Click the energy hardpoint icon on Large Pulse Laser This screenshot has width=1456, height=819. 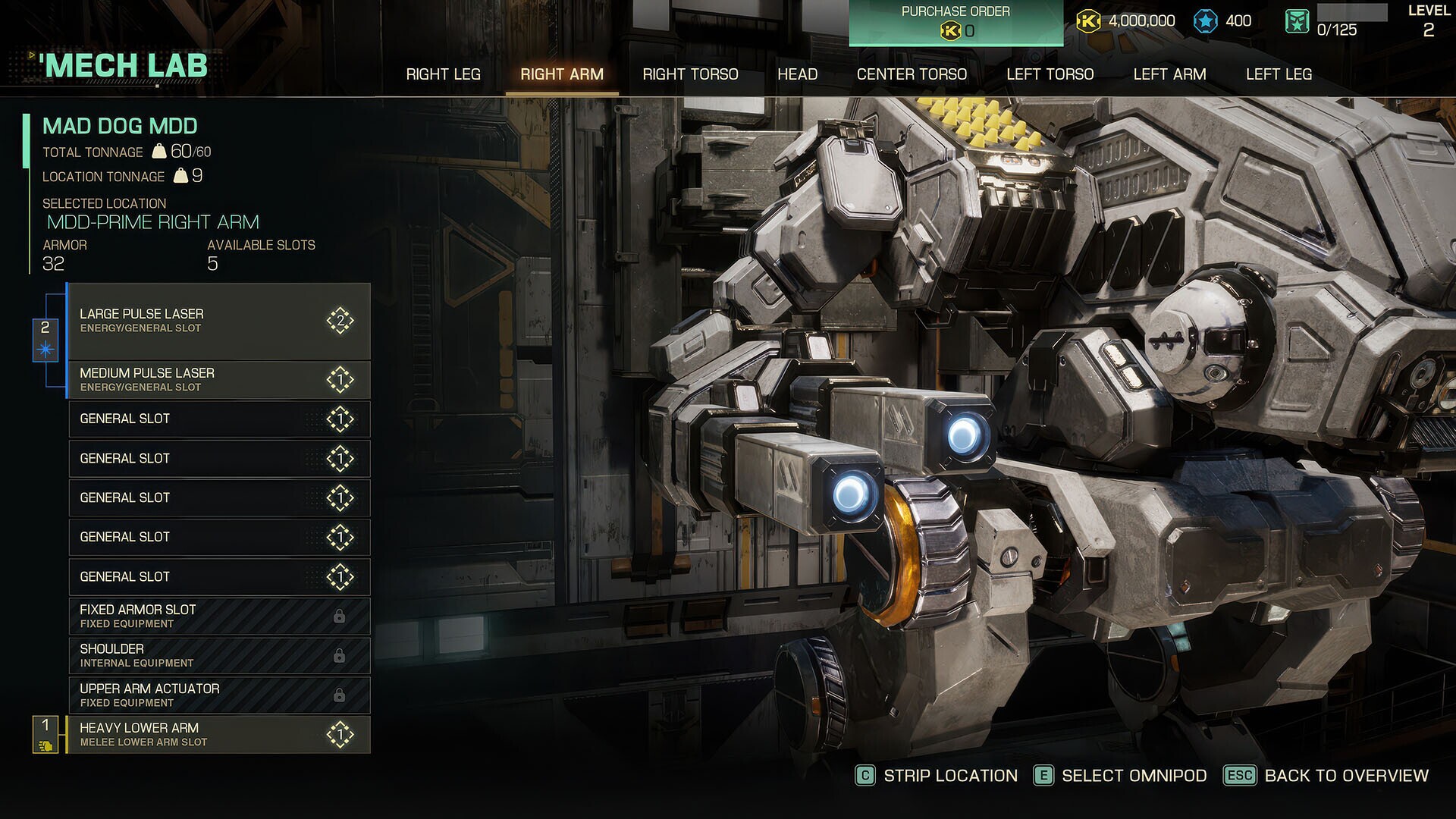click(340, 320)
